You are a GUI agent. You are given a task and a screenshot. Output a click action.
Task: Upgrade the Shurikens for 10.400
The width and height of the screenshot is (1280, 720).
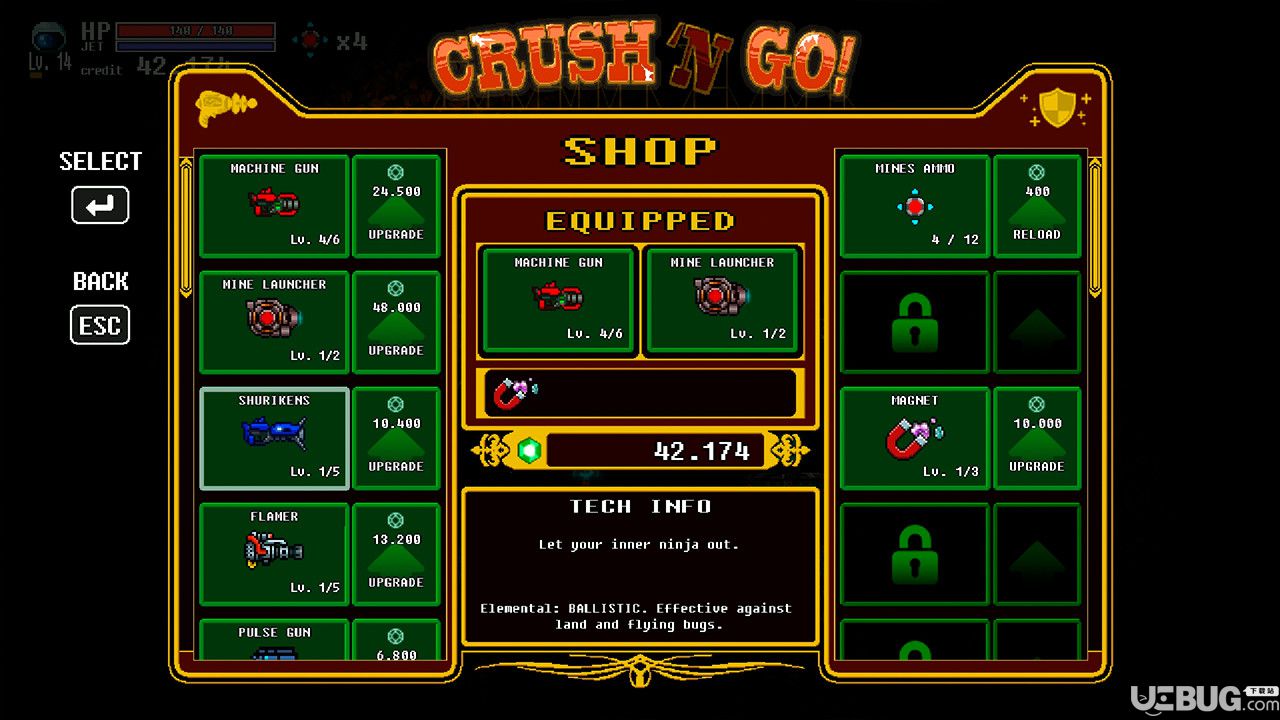[x=396, y=438]
